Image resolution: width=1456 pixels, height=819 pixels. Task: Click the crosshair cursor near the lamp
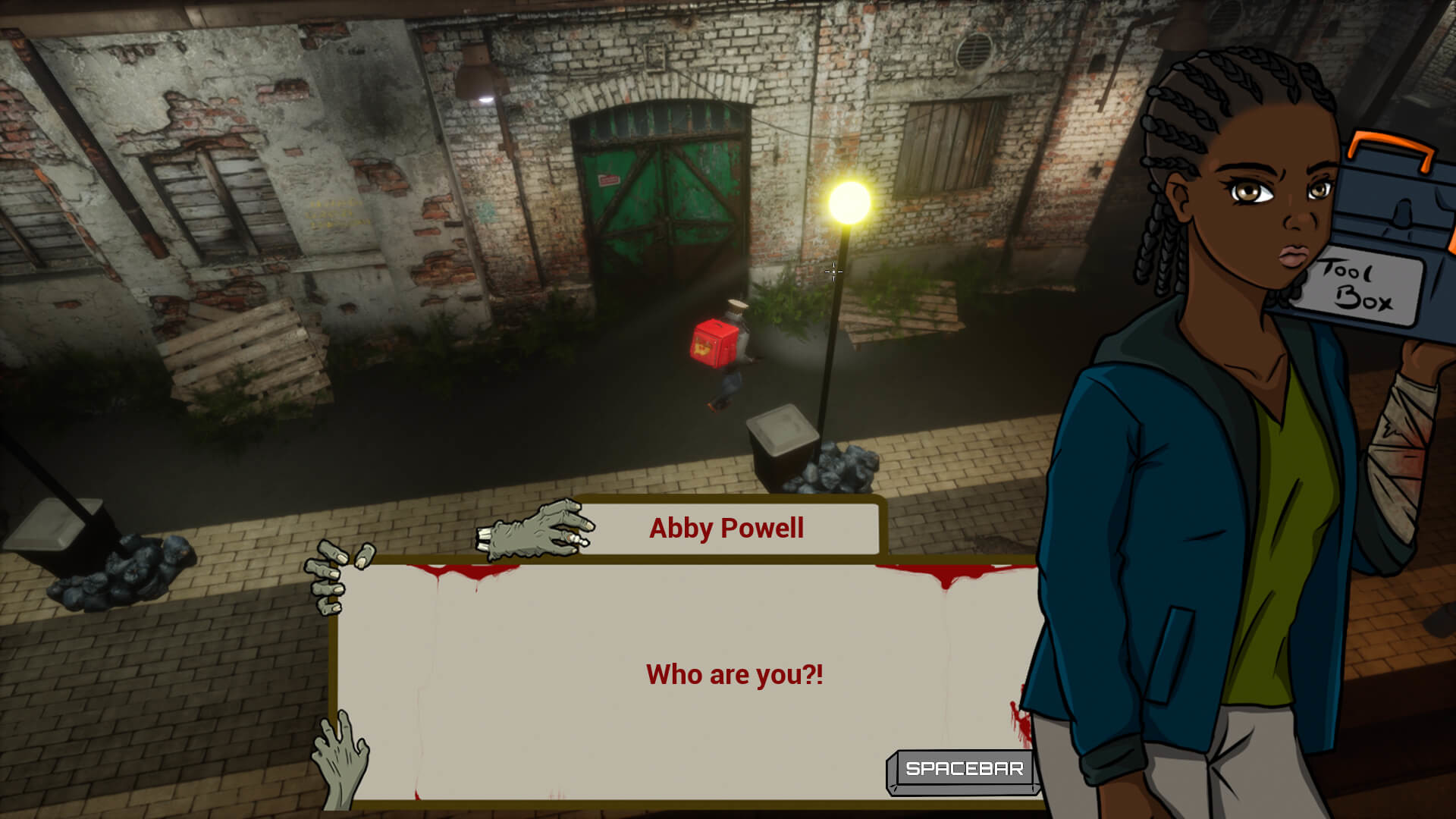tap(833, 271)
